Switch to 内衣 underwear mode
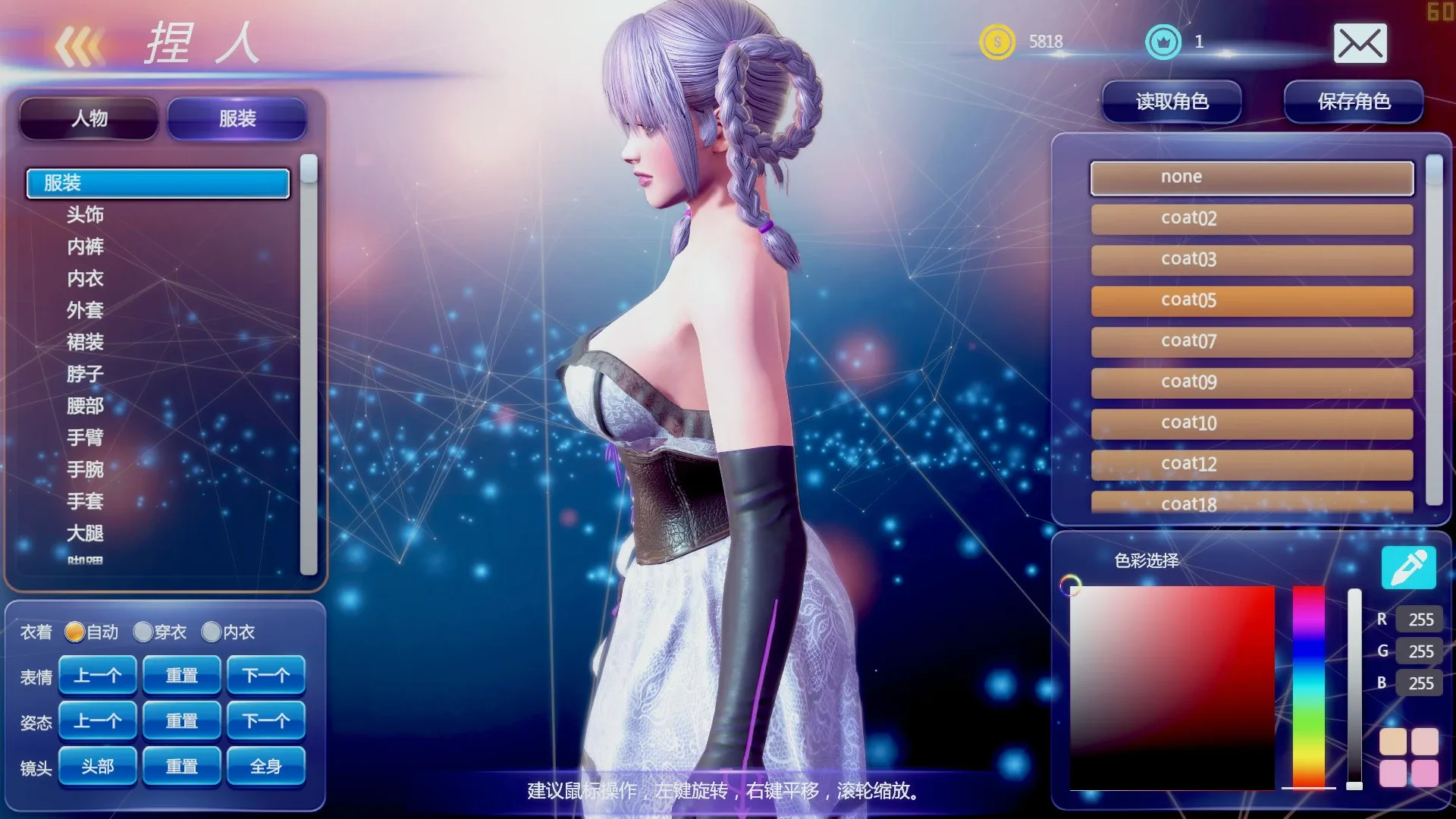 pos(211,632)
